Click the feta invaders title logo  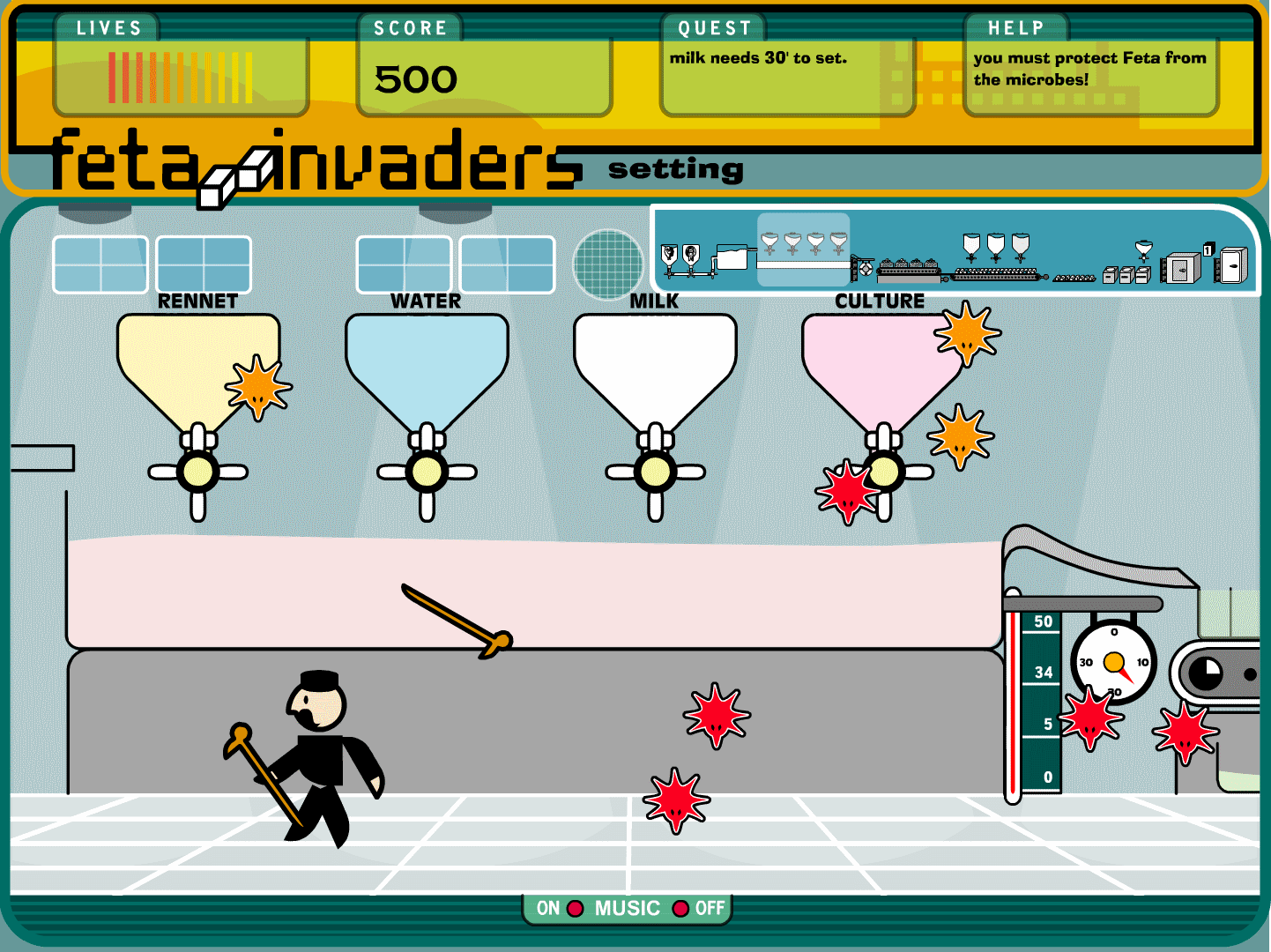pos(308,163)
